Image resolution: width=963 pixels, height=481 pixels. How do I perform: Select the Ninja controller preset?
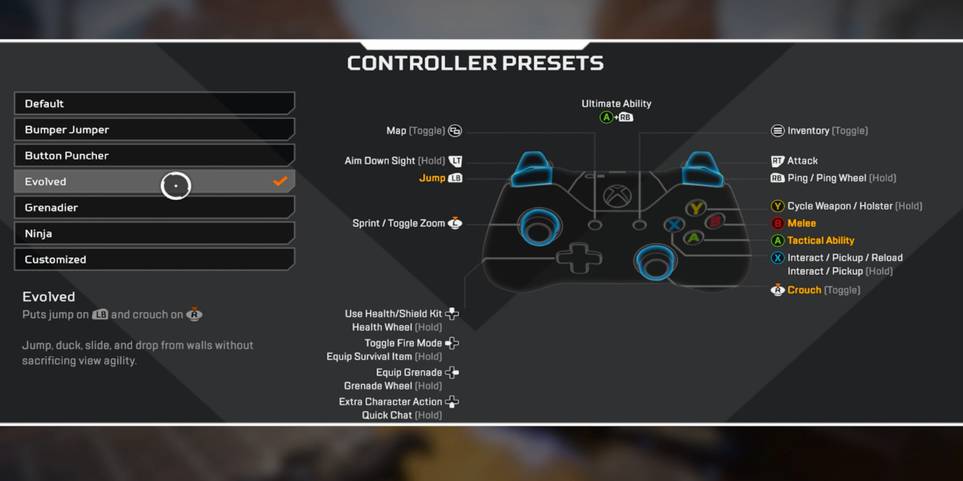click(153, 234)
